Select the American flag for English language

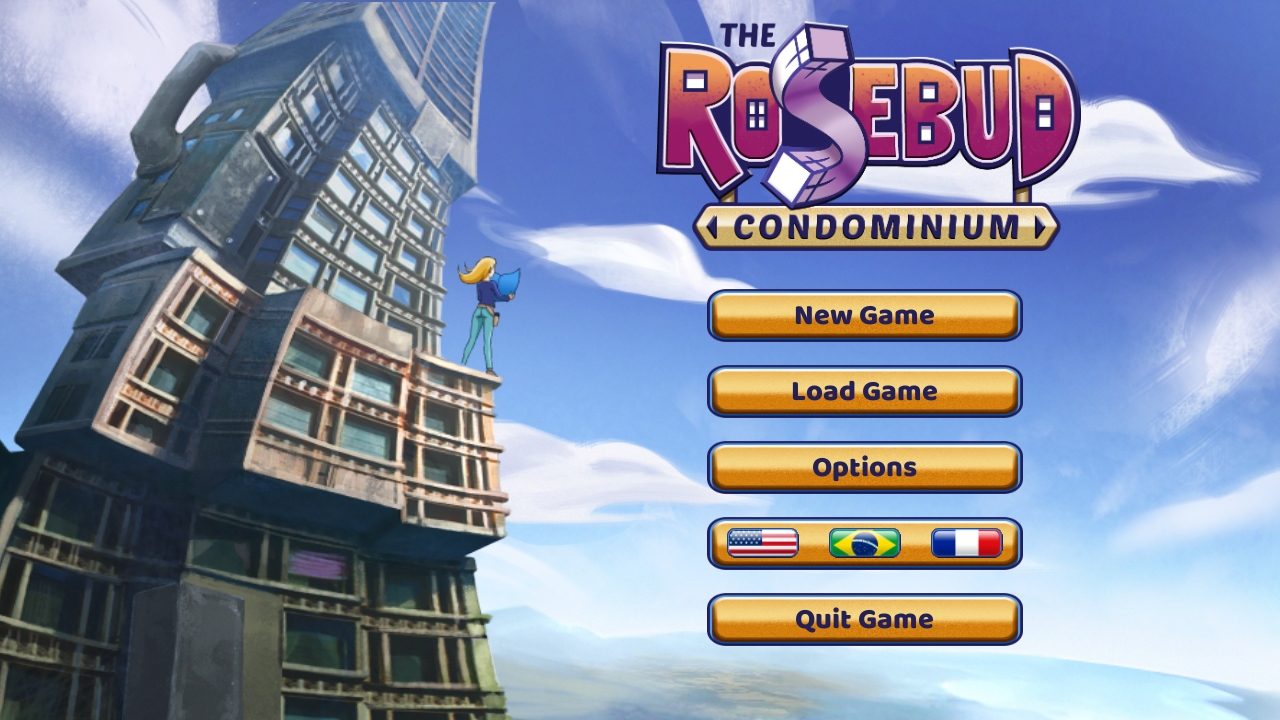(764, 543)
